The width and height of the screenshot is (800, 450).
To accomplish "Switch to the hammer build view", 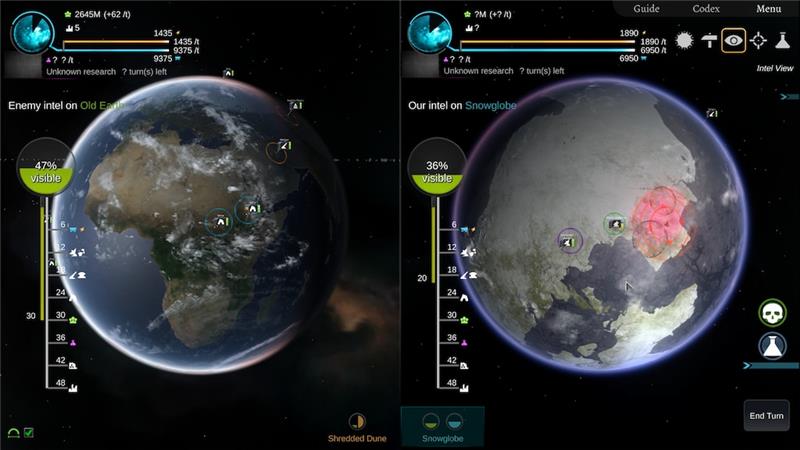I will [x=709, y=40].
